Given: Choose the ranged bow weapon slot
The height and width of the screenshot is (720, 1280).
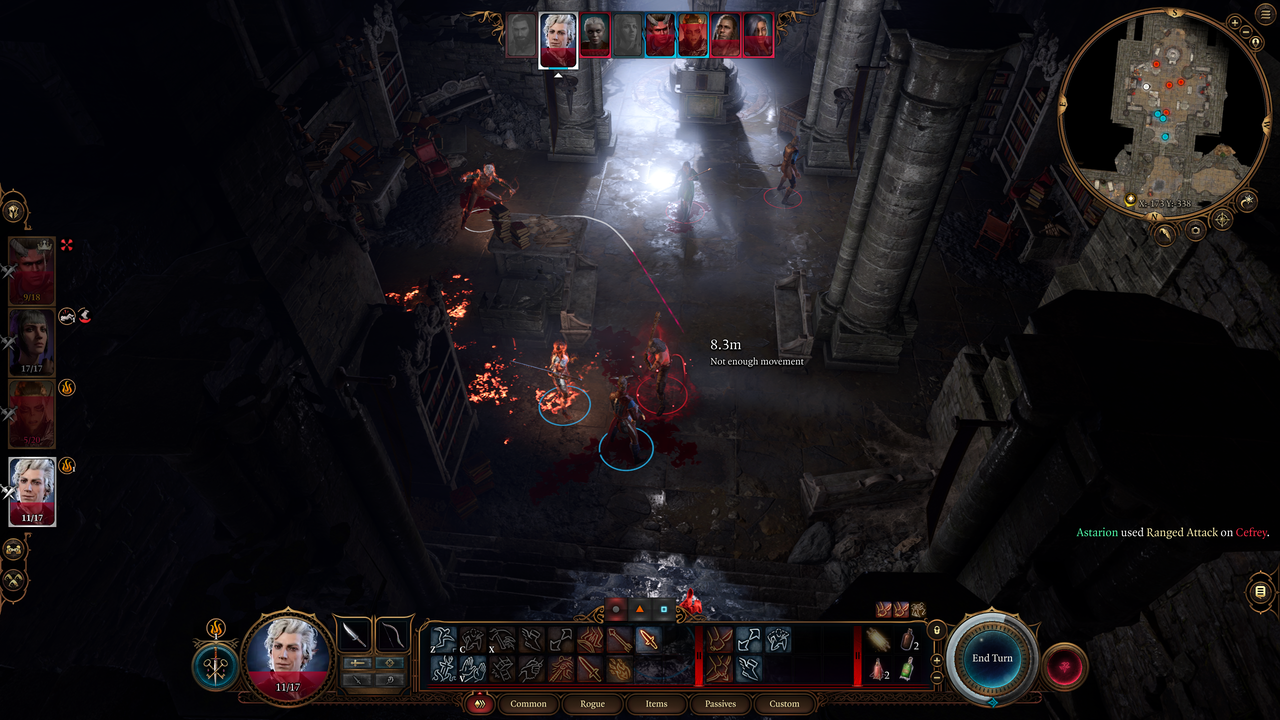Looking at the screenshot, I should point(394,636).
